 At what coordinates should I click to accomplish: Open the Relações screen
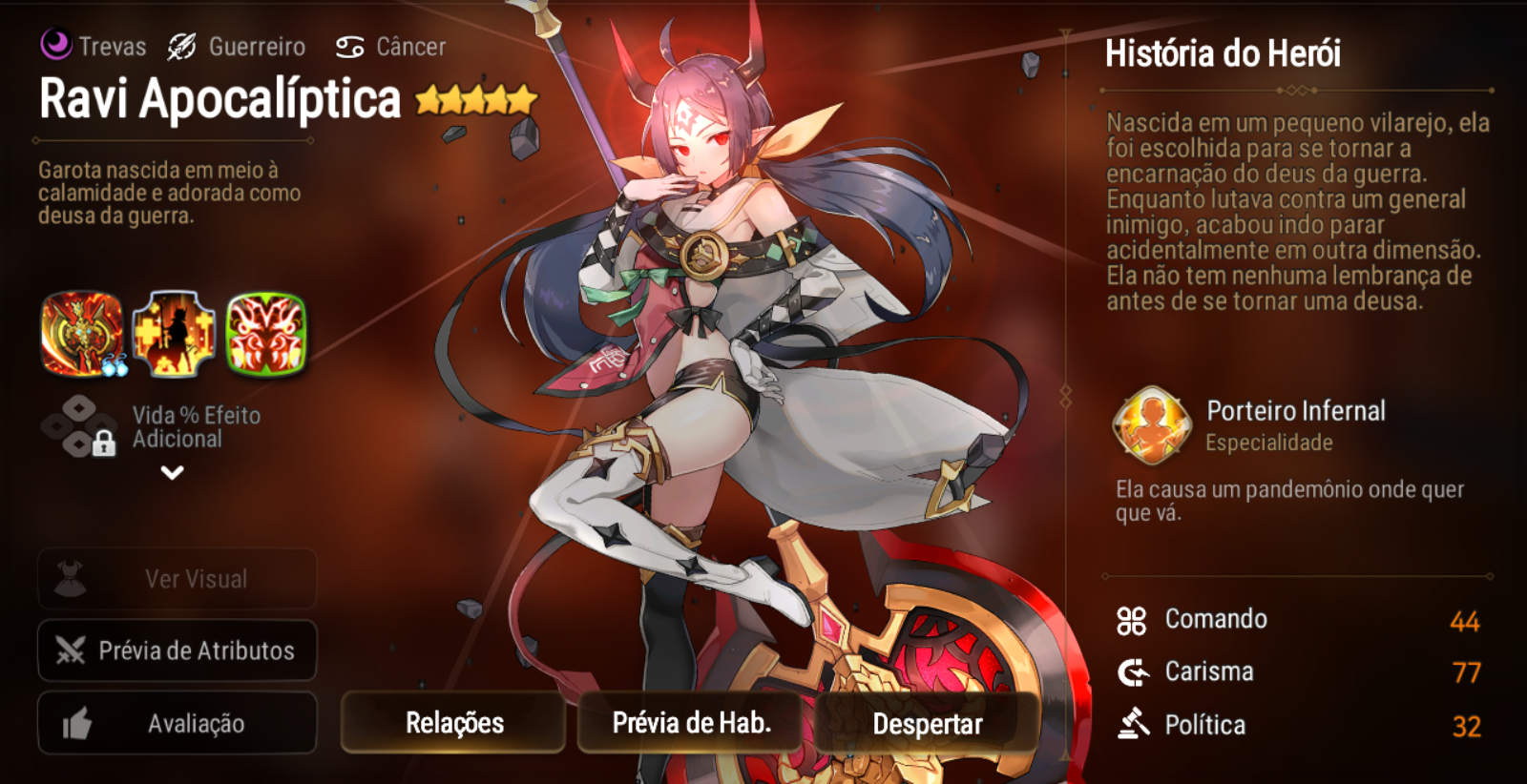coord(453,723)
